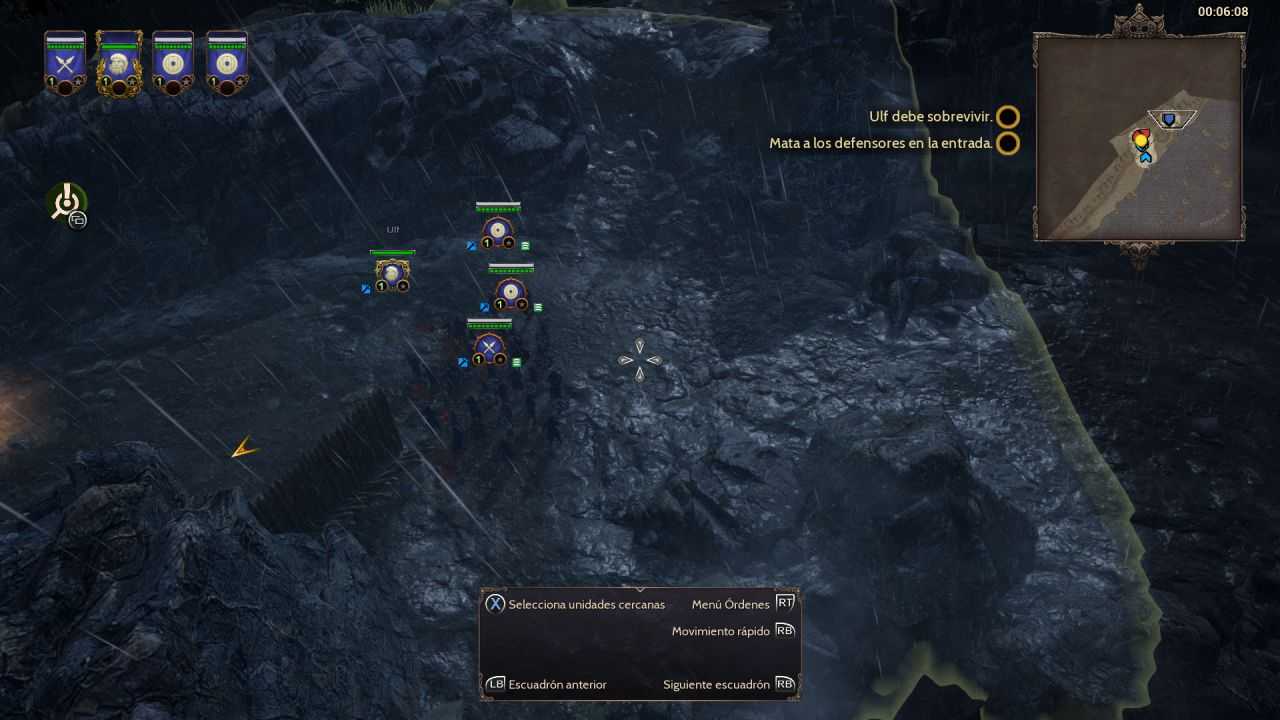Open the minimap
The image size is (1280, 720).
click(1139, 137)
